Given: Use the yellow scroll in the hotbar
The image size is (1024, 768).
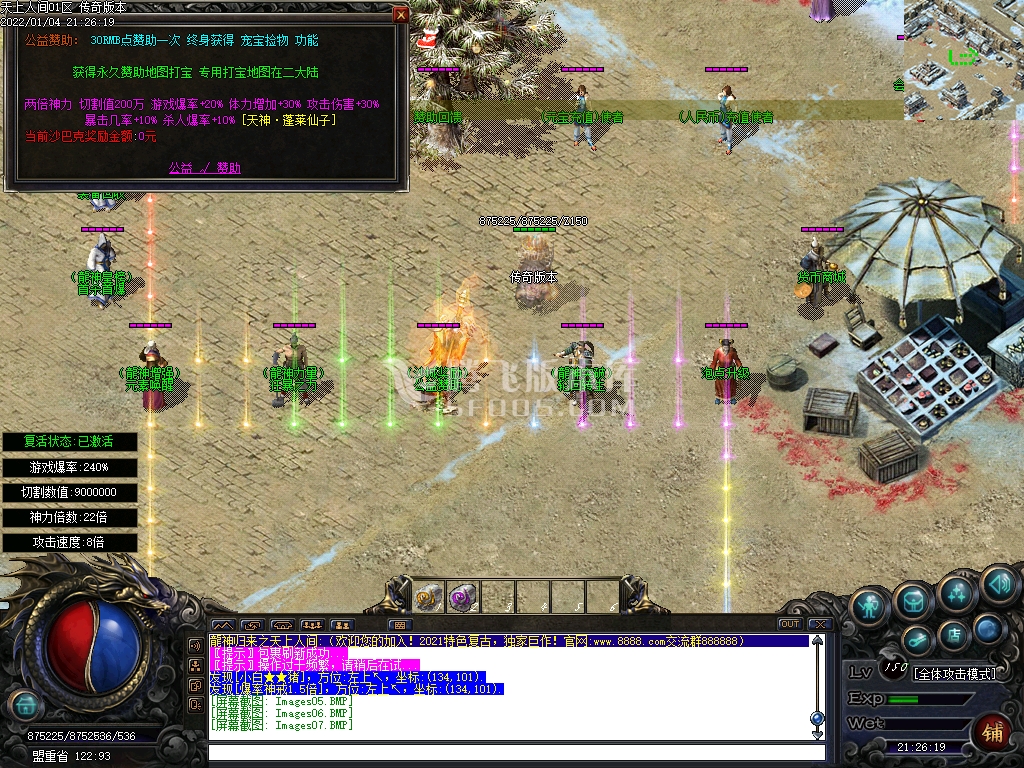Looking at the screenshot, I should (429, 597).
